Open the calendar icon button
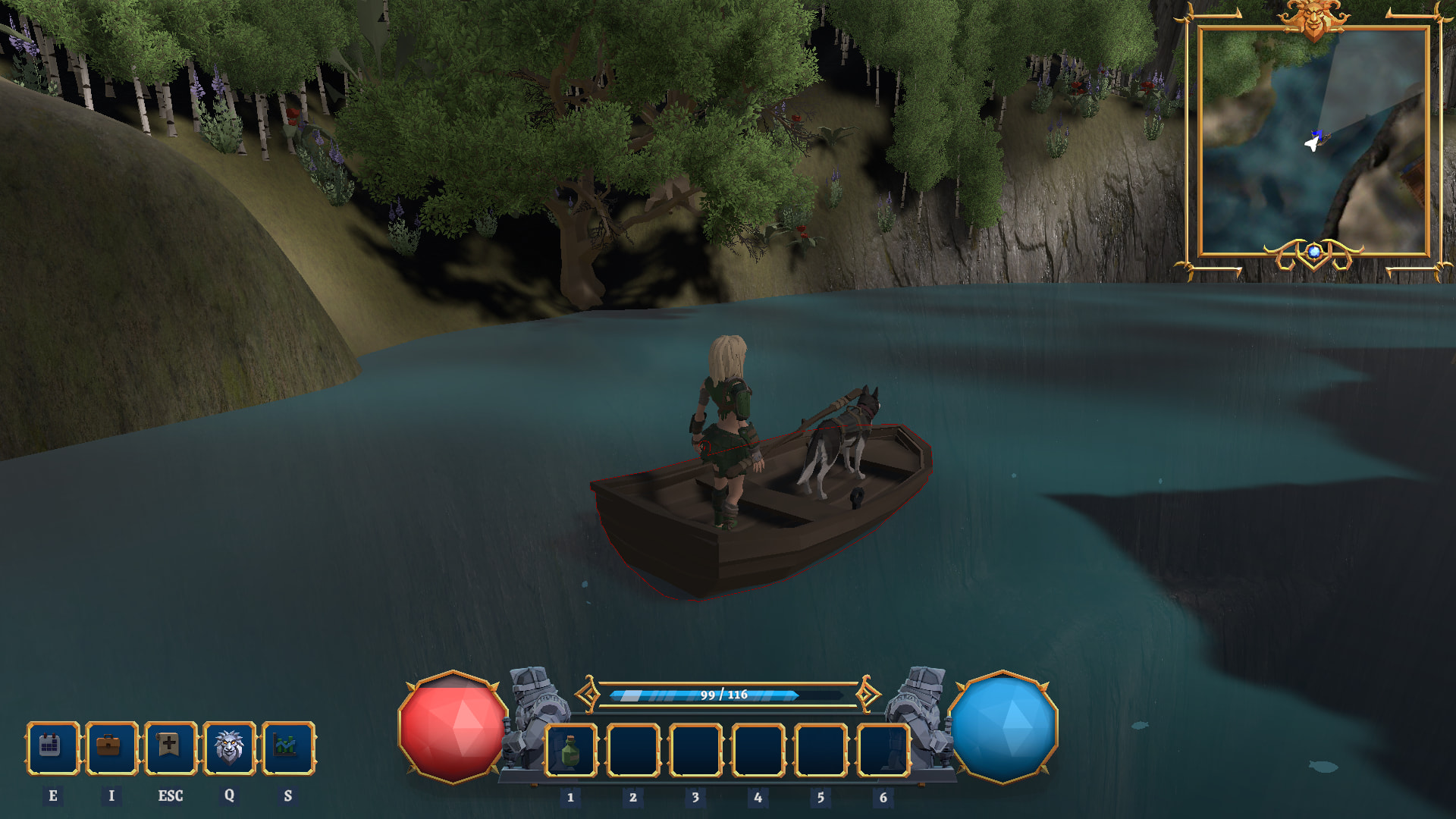Screen dimensions: 1456x819 [52, 748]
